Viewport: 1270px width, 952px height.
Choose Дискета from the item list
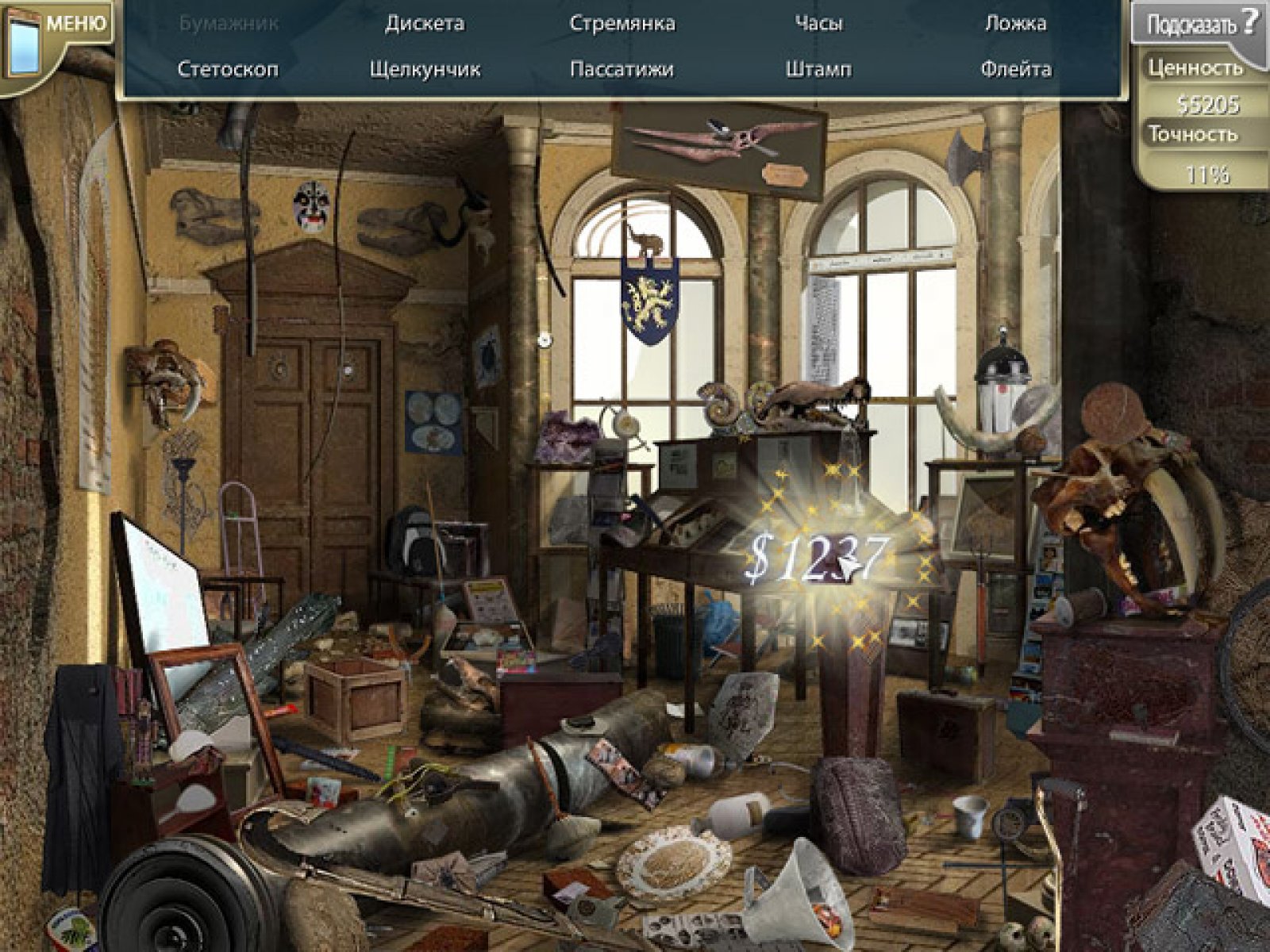(x=425, y=24)
